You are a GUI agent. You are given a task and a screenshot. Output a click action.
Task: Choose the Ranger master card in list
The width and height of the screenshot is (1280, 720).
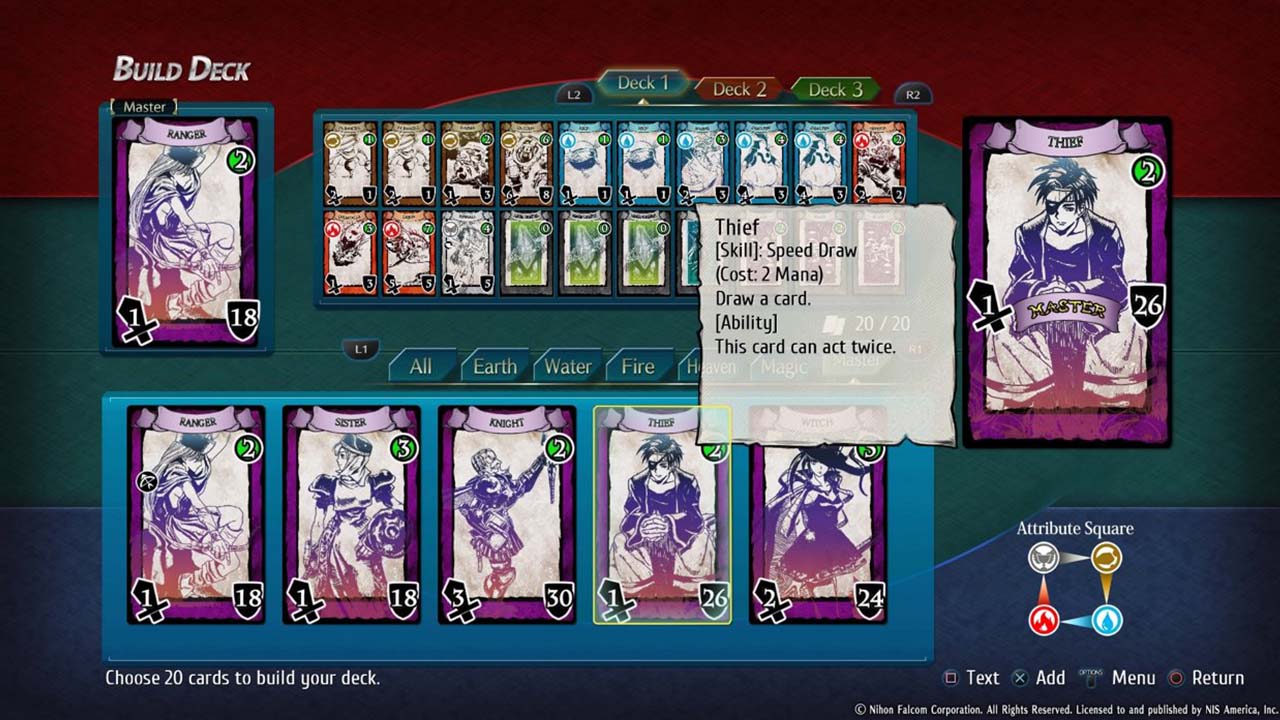[x=197, y=514]
